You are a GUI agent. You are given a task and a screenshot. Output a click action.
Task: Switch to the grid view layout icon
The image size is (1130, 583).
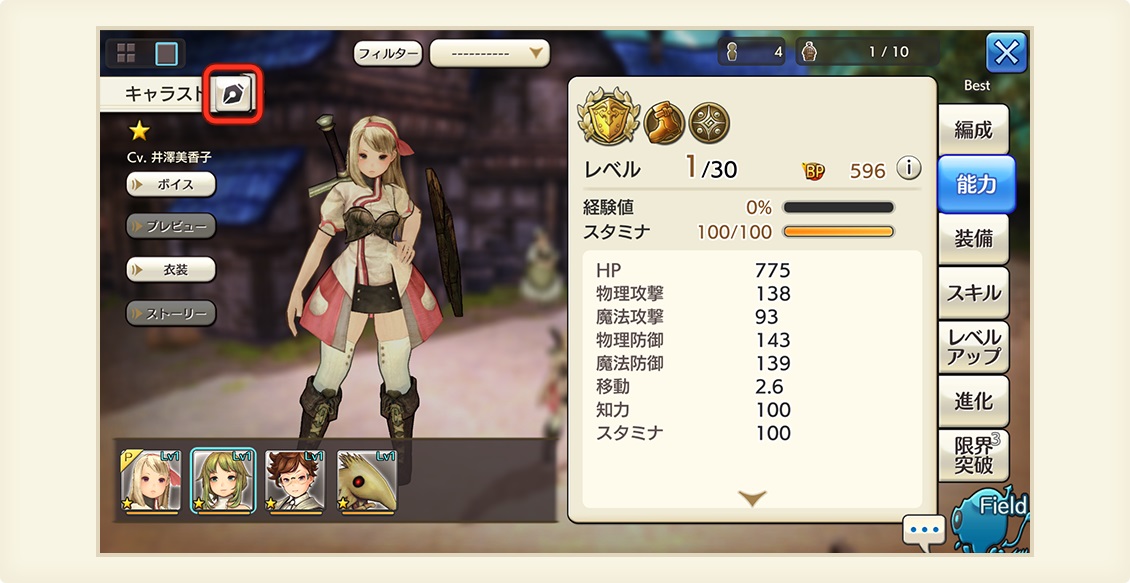coord(127,53)
